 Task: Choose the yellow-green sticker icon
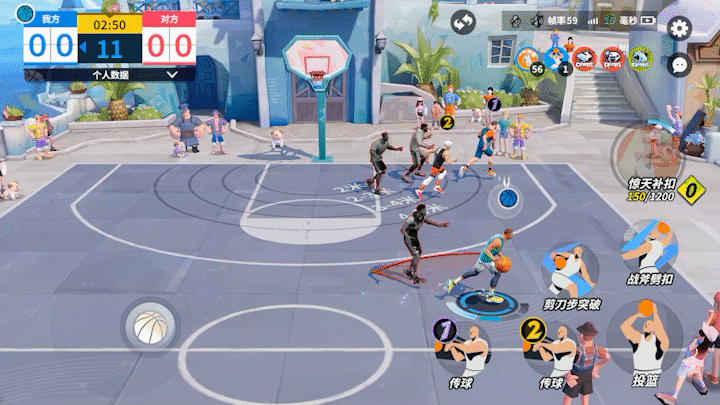point(641,58)
